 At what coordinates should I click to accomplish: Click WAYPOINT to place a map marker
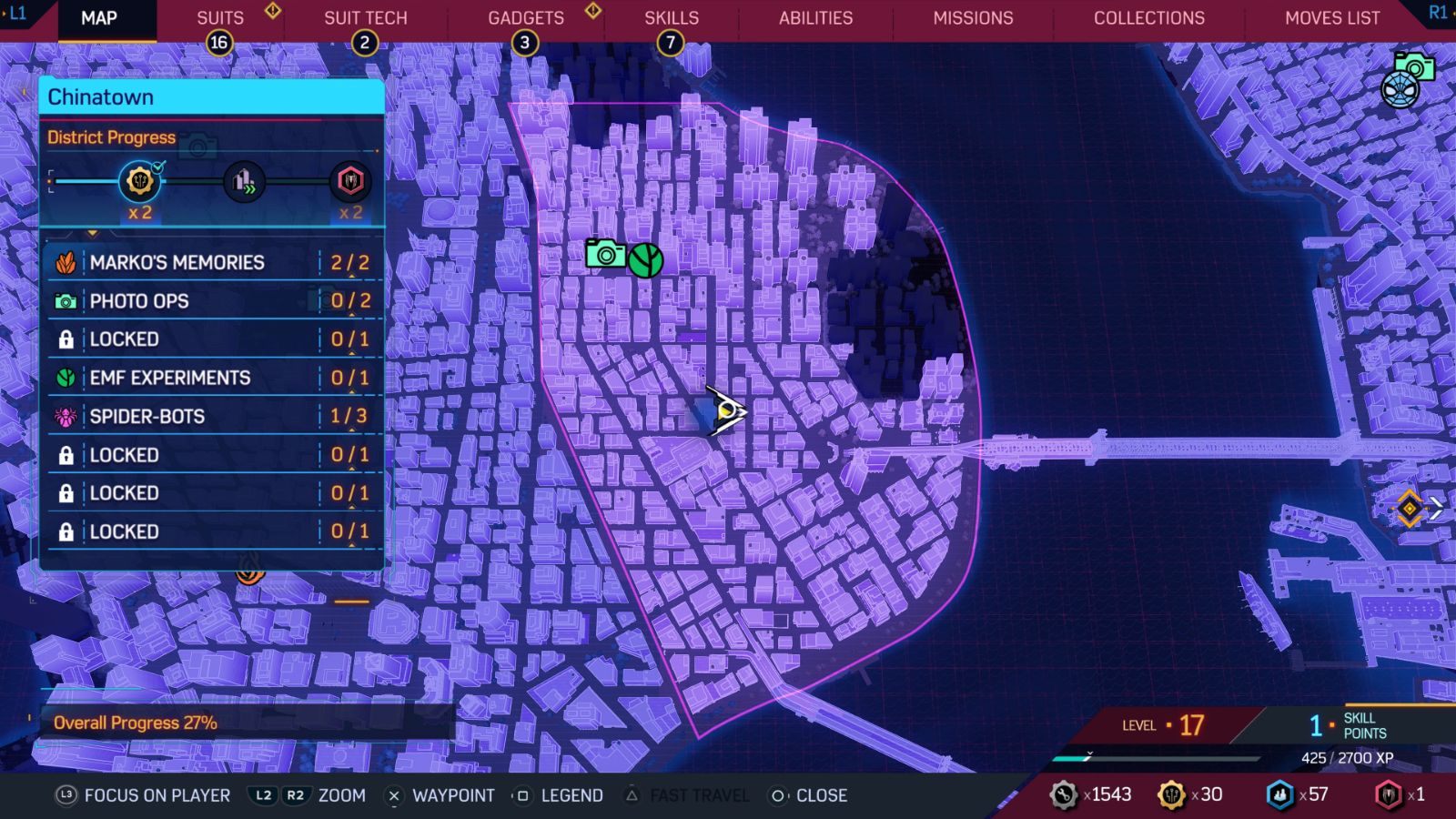[x=452, y=794]
